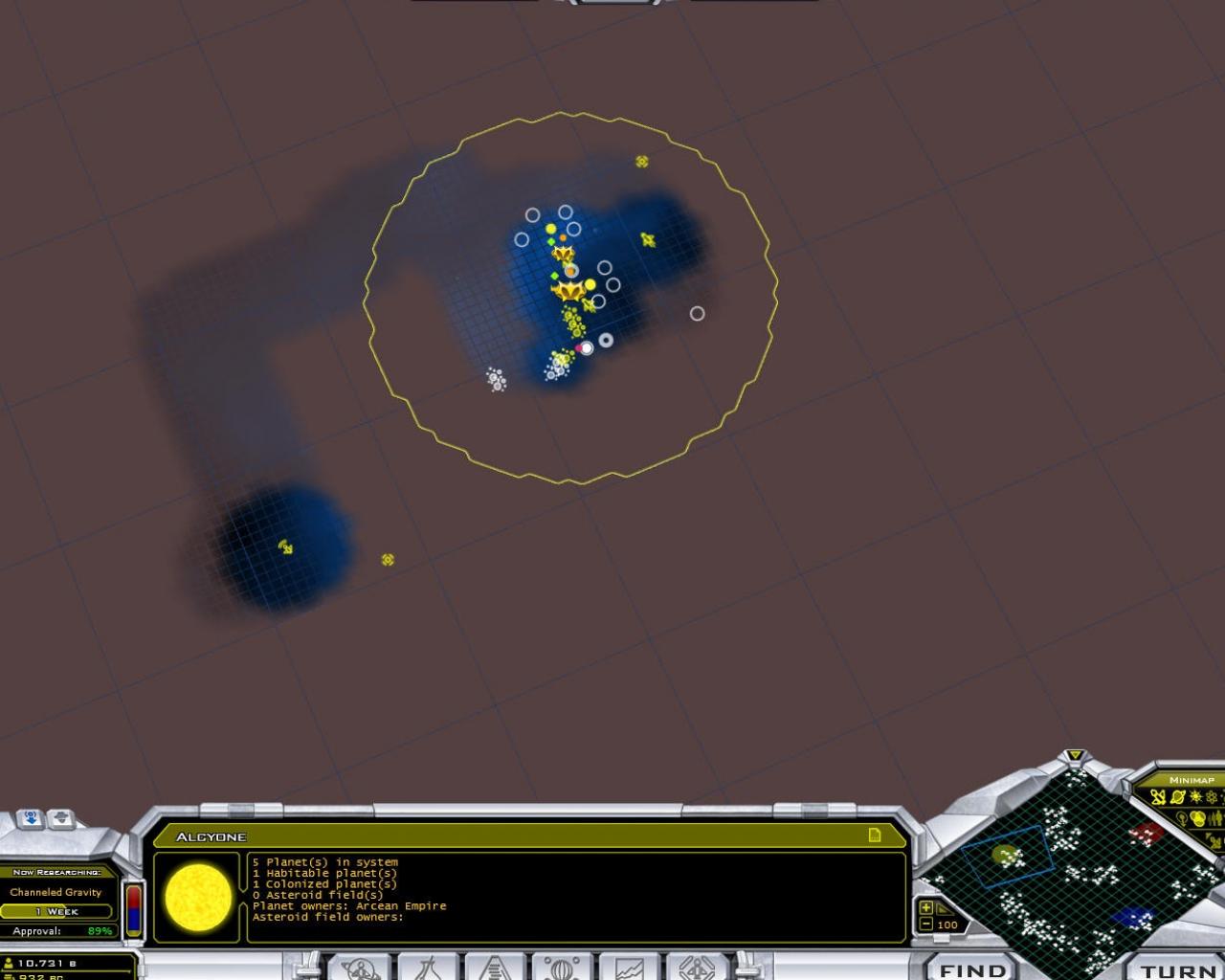The height and width of the screenshot is (980, 1225).
Task: Collapse the minimap using the top triangle
Action: pos(1077,756)
